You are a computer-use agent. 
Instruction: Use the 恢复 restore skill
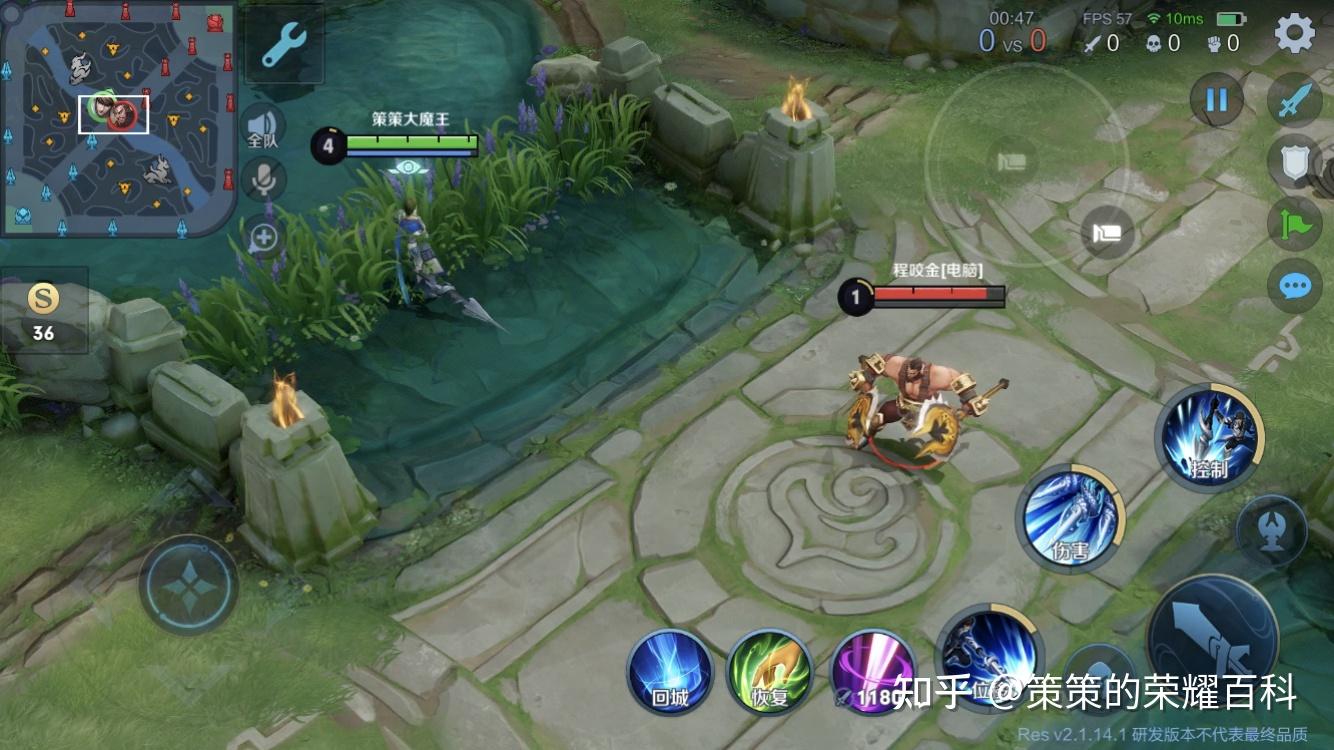coord(770,671)
